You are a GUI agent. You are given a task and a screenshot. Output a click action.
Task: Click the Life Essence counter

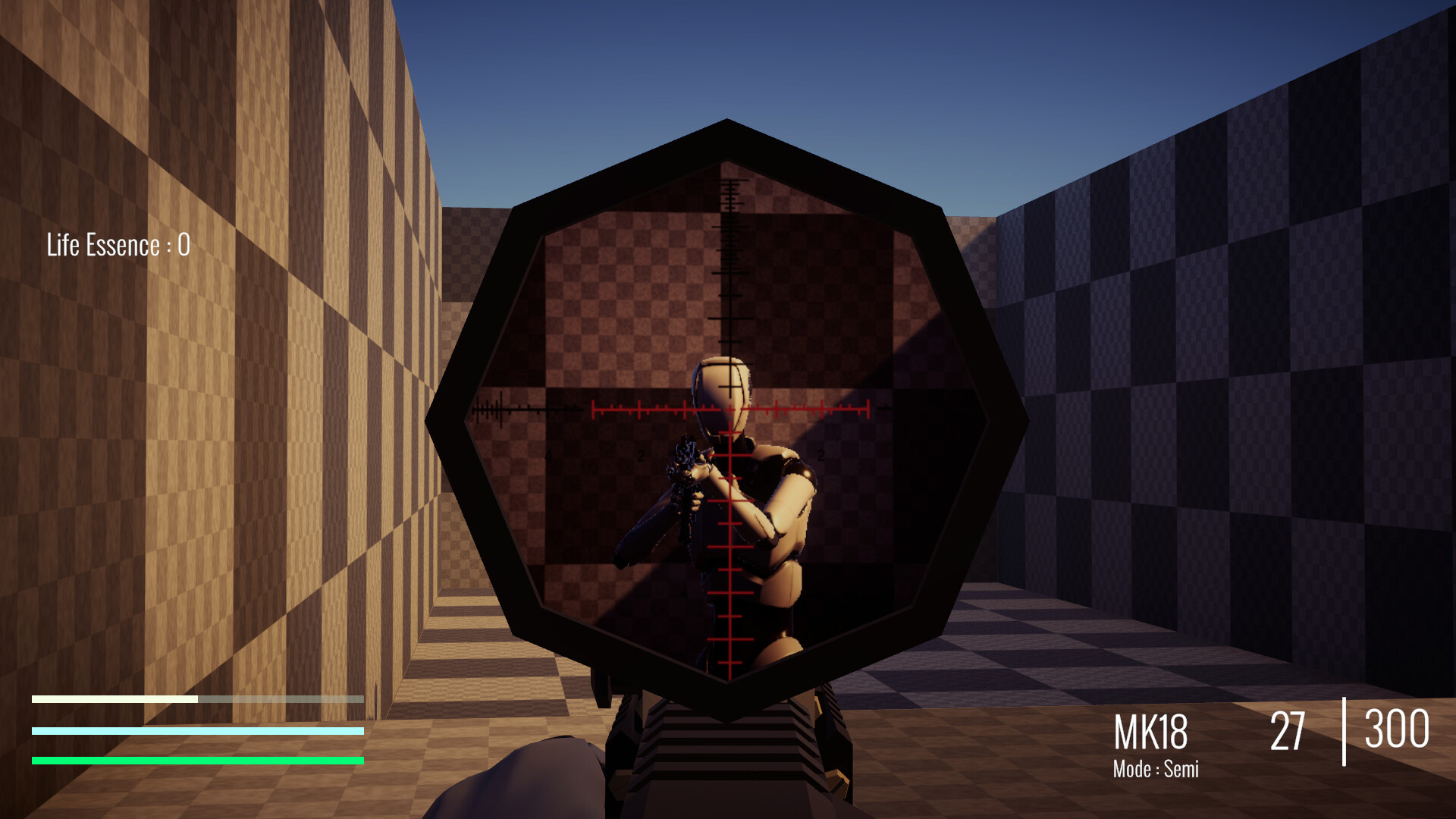[x=118, y=244]
